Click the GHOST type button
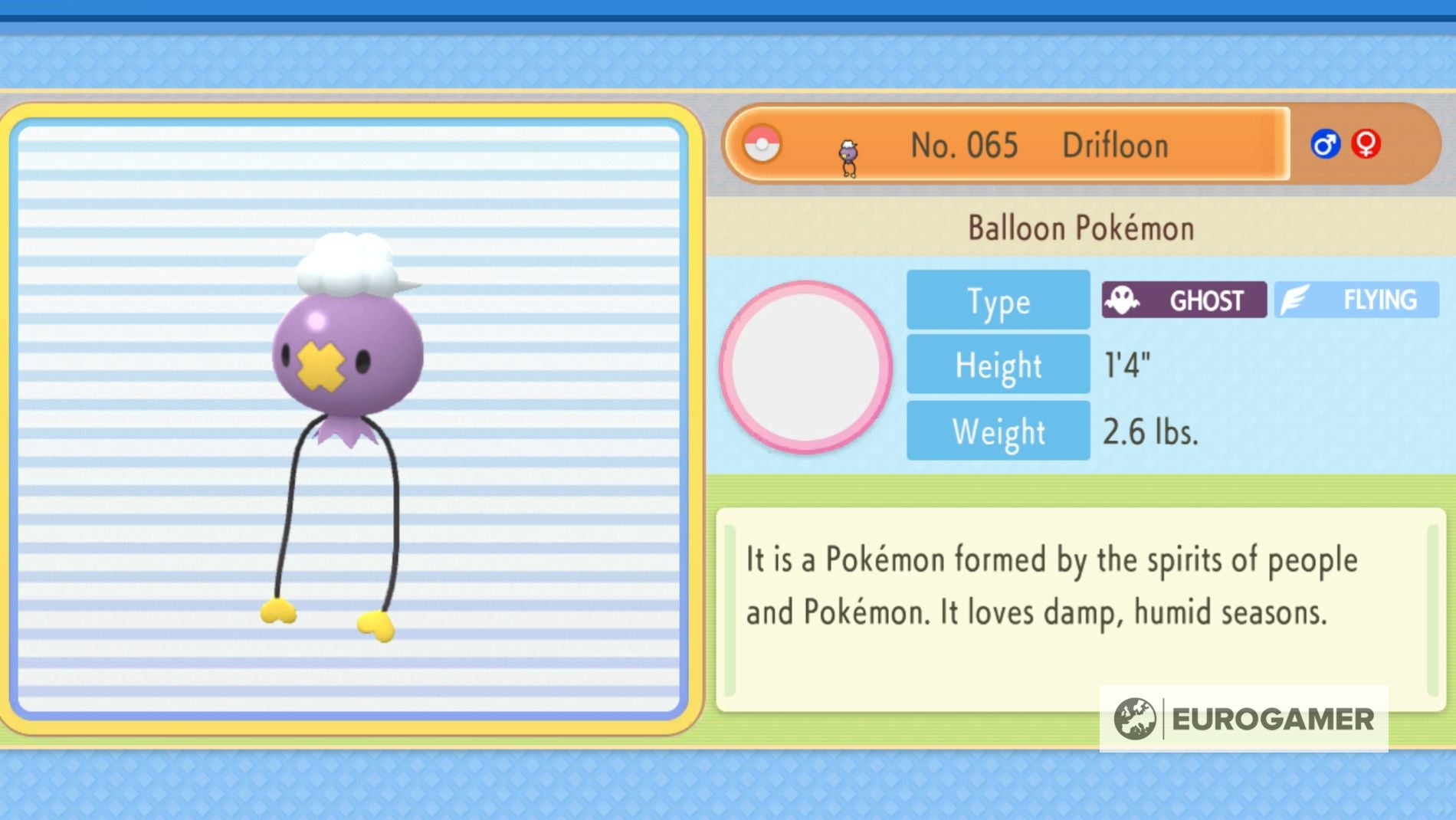This screenshot has width=1456, height=820. point(1182,300)
